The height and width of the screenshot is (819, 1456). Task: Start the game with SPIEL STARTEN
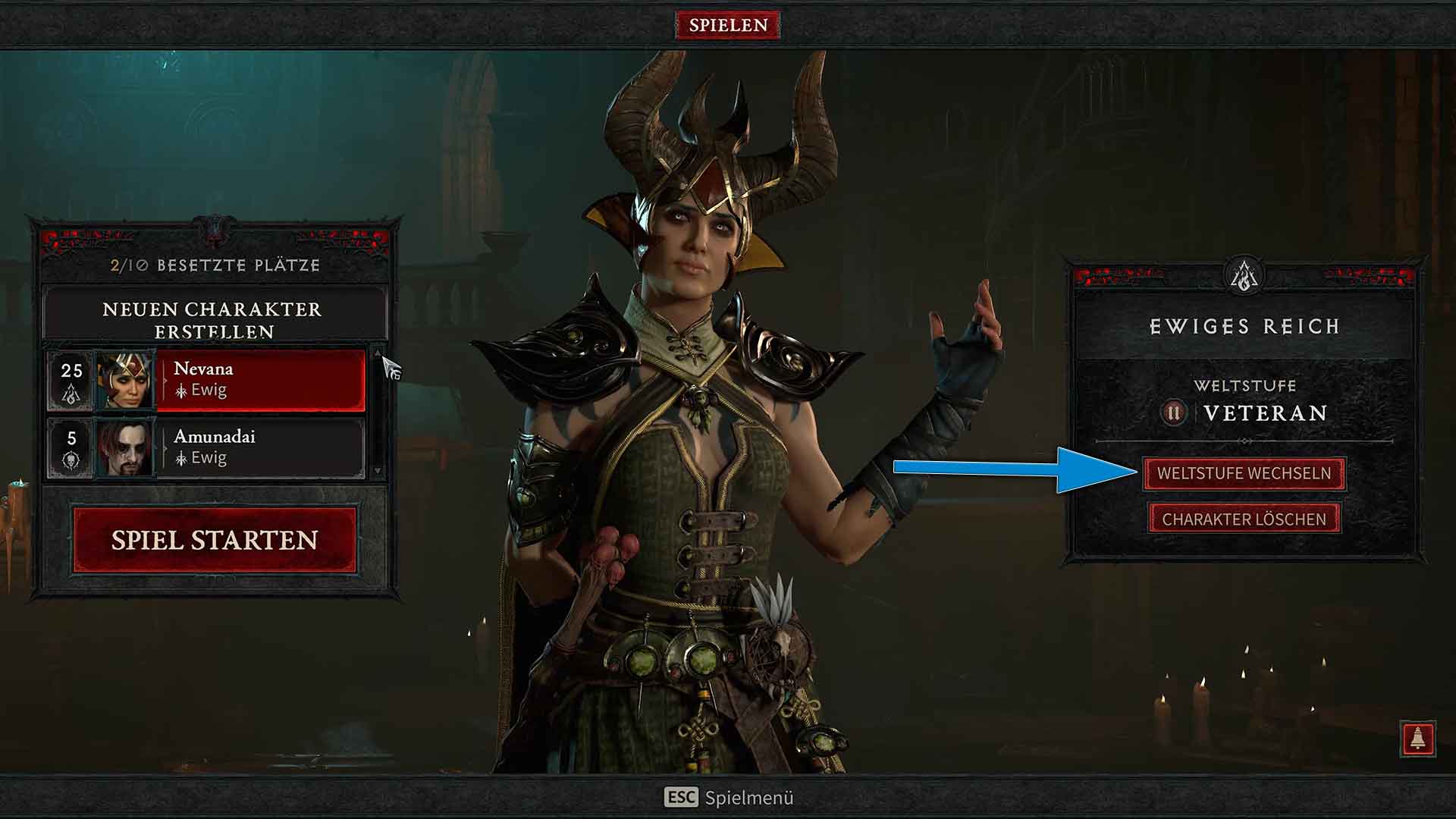(x=214, y=541)
